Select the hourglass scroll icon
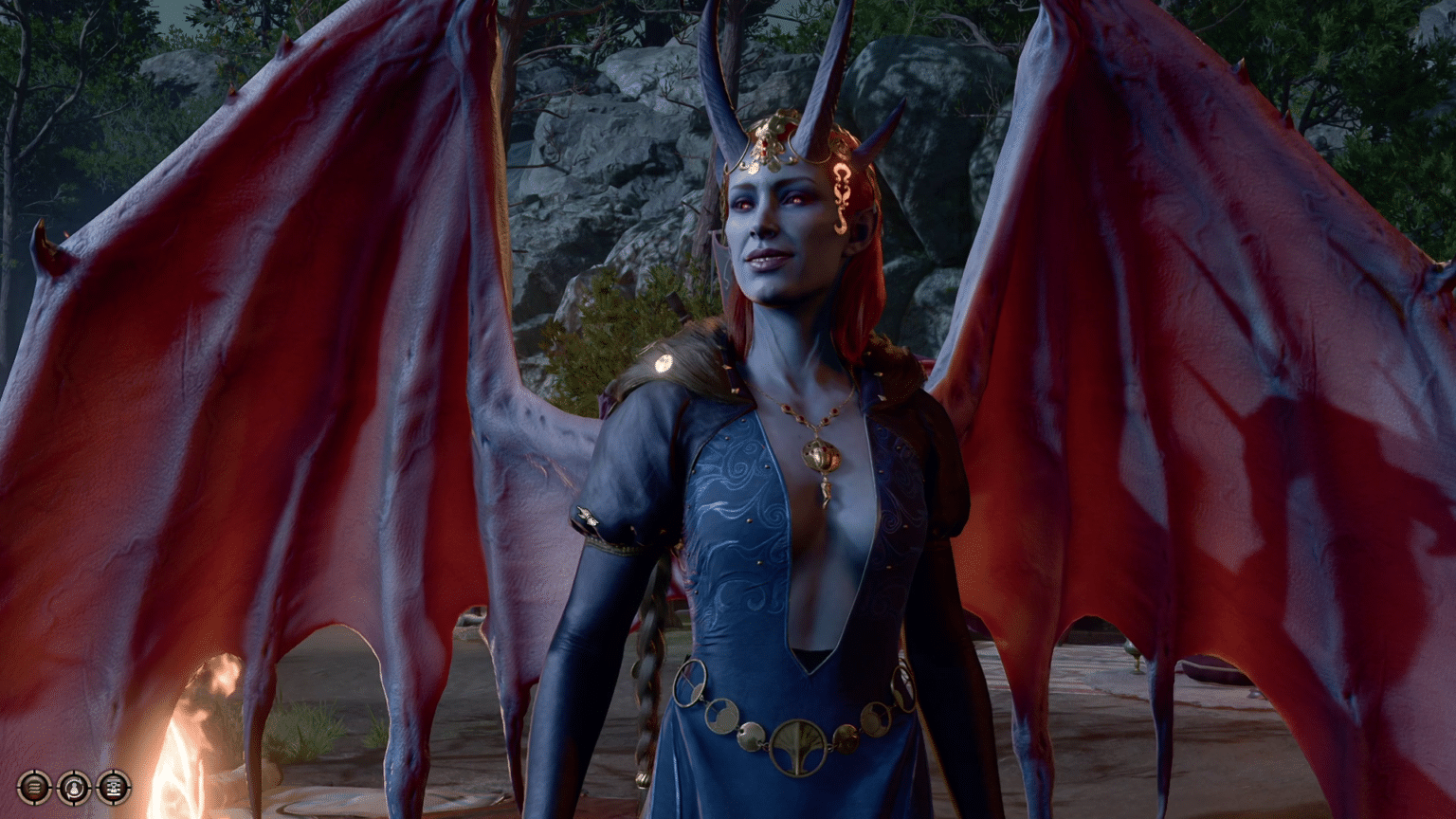Image resolution: width=1456 pixels, height=819 pixels. tap(113, 788)
